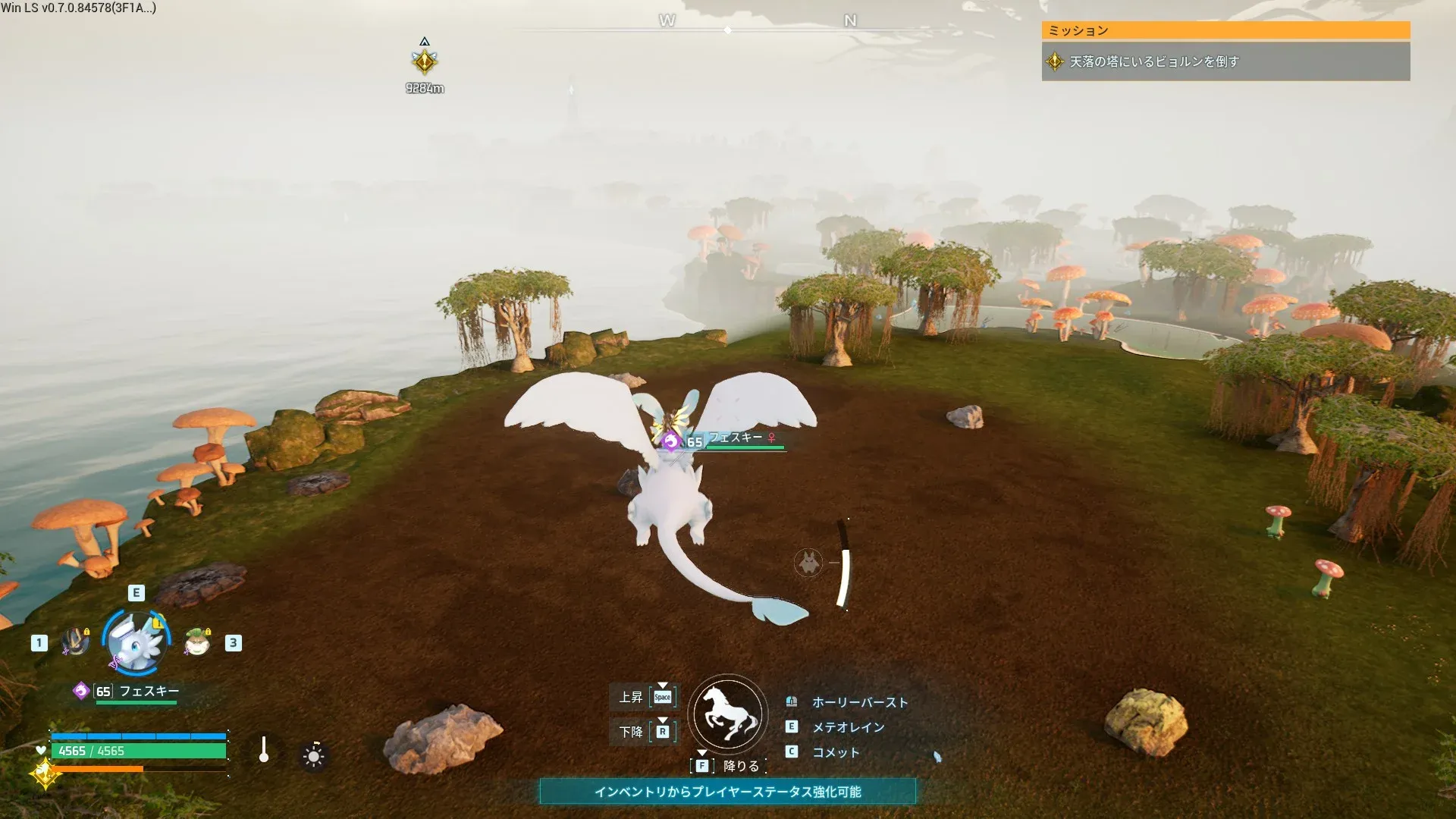Image resolution: width=1456 pixels, height=819 pixels.
Task: Click the sun time-of-day icon
Action: (x=313, y=756)
